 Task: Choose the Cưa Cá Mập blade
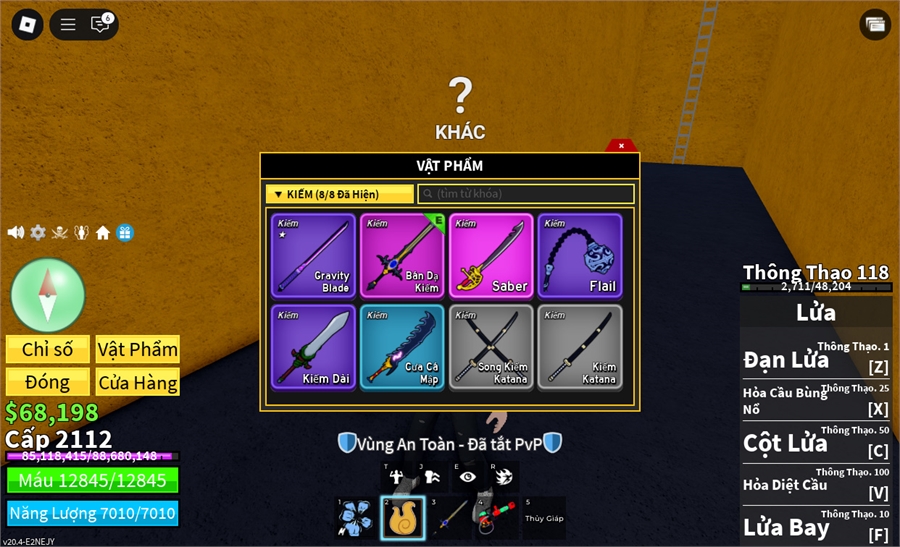pyautogui.click(x=403, y=347)
